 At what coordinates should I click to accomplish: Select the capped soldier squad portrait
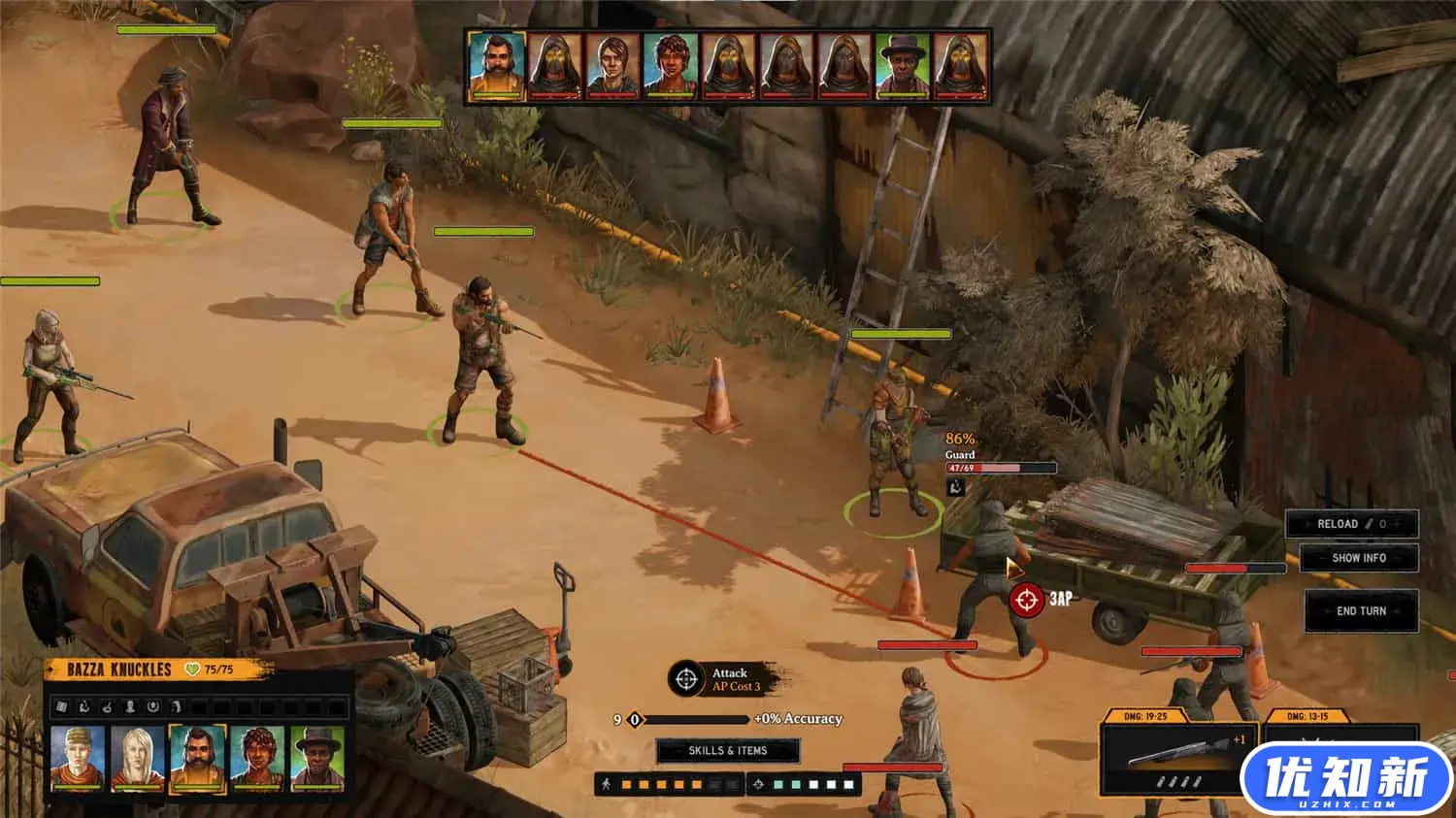pos(78,756)
